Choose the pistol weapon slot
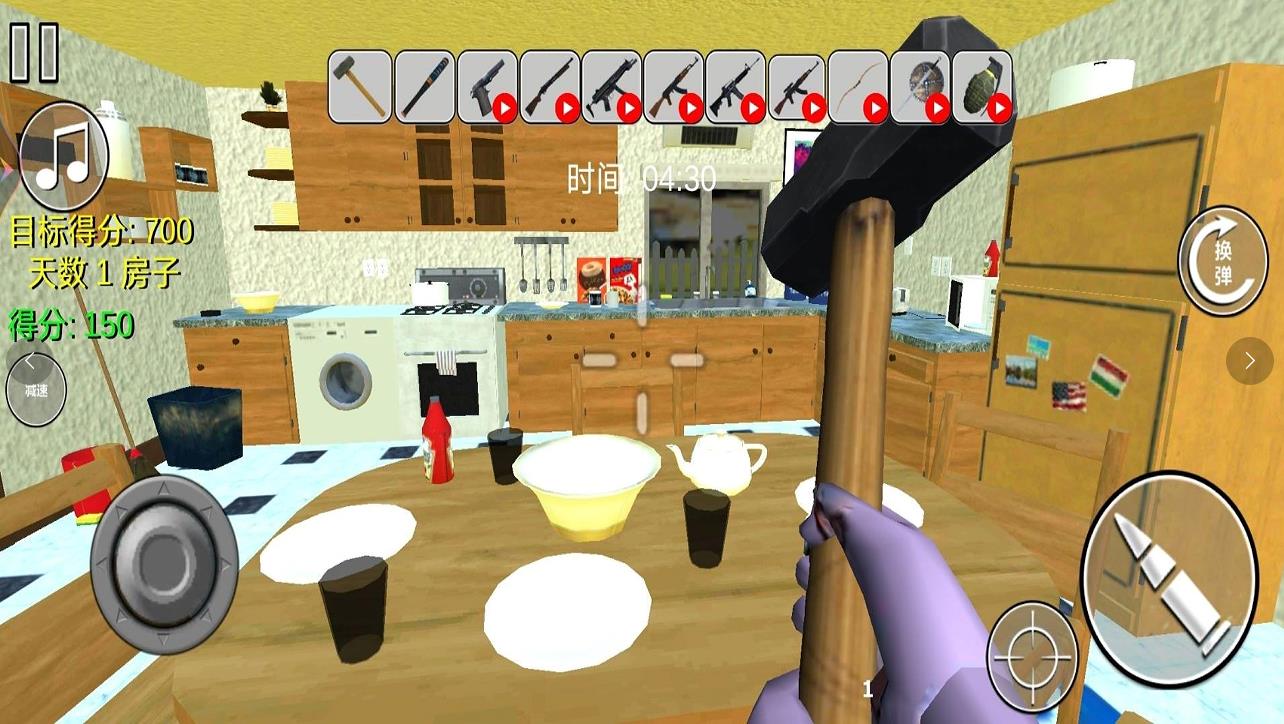 point(486,87)
